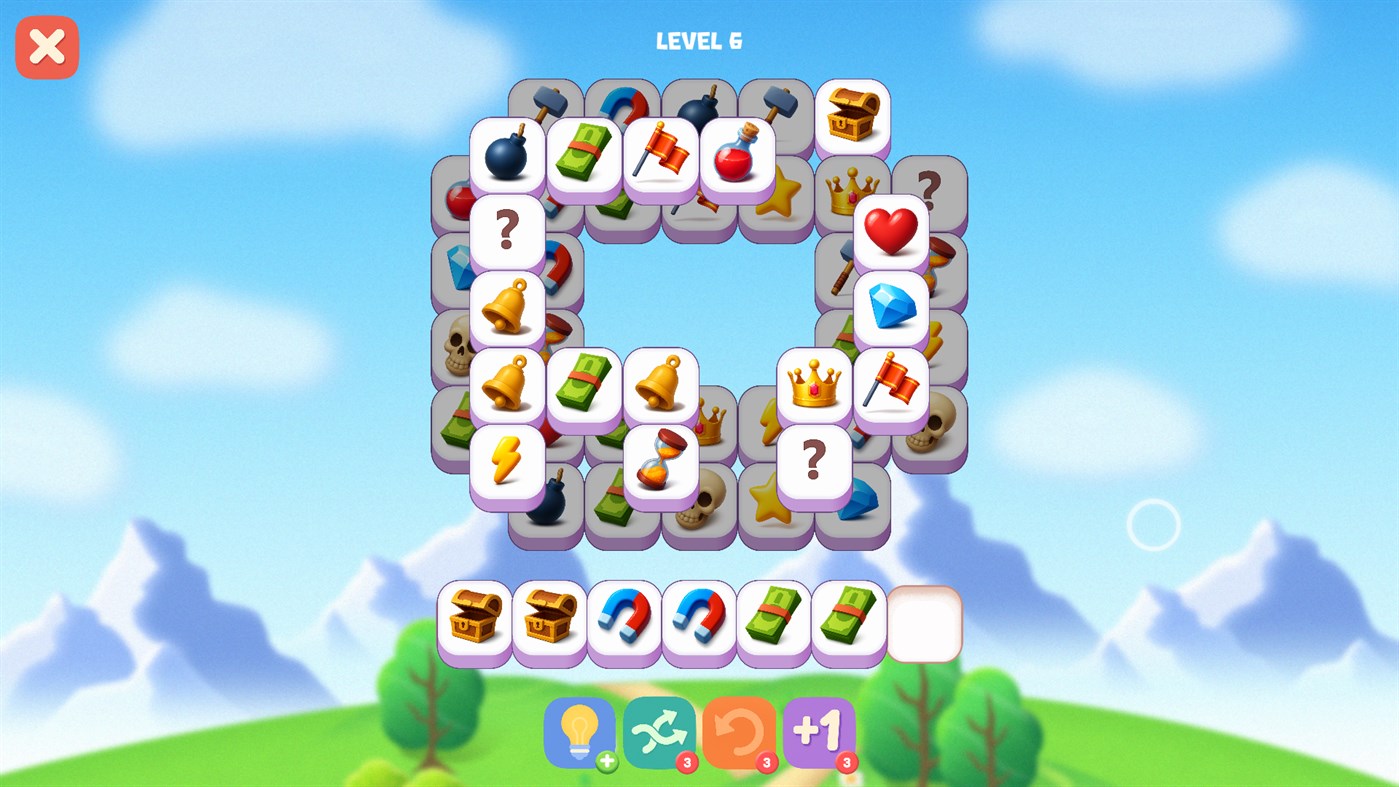Select the black bomb tile at top left
The height and width of the screenshot is (787, 1399).
tap(508, 152)
